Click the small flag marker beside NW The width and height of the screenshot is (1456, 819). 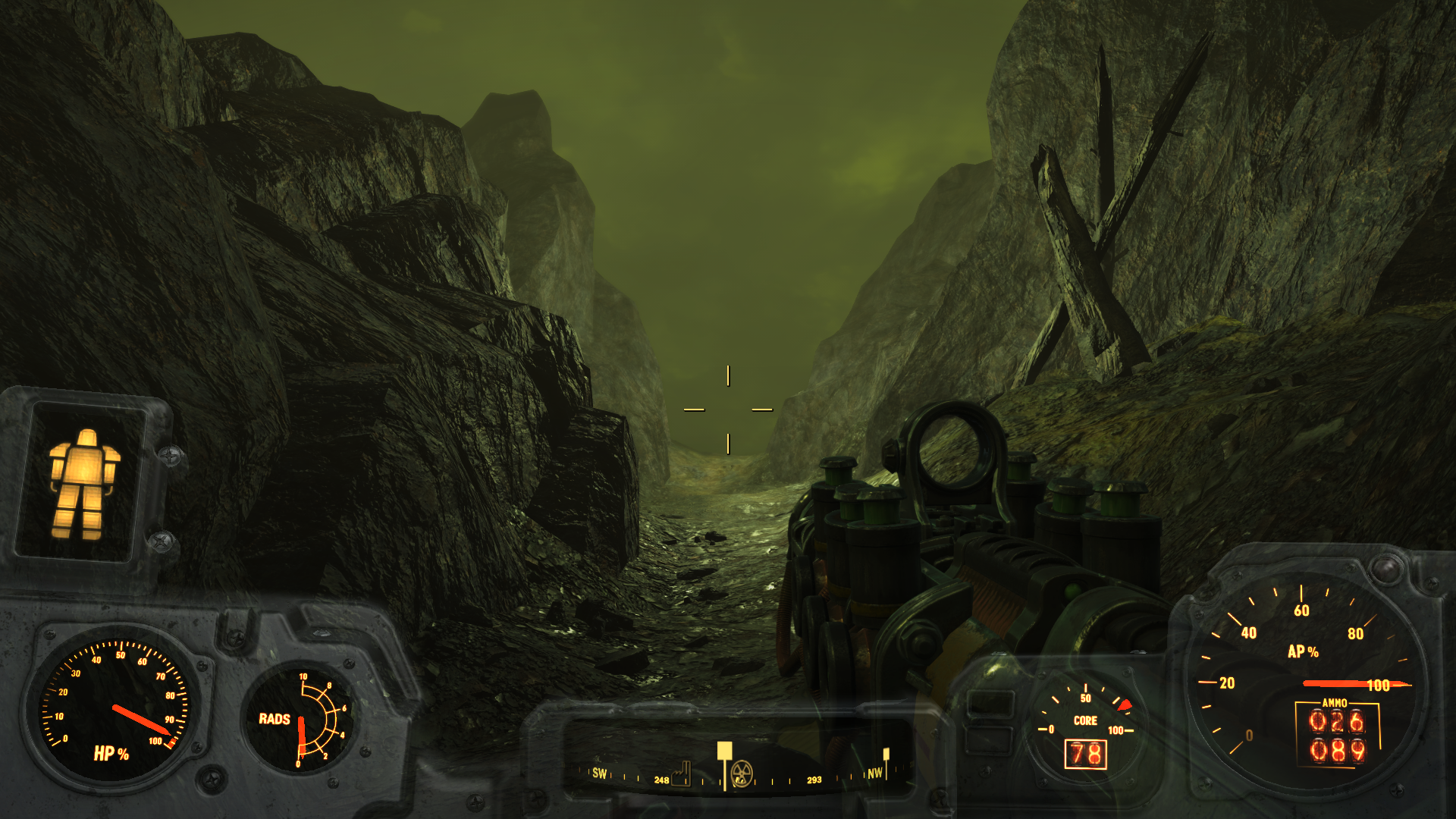886,755
